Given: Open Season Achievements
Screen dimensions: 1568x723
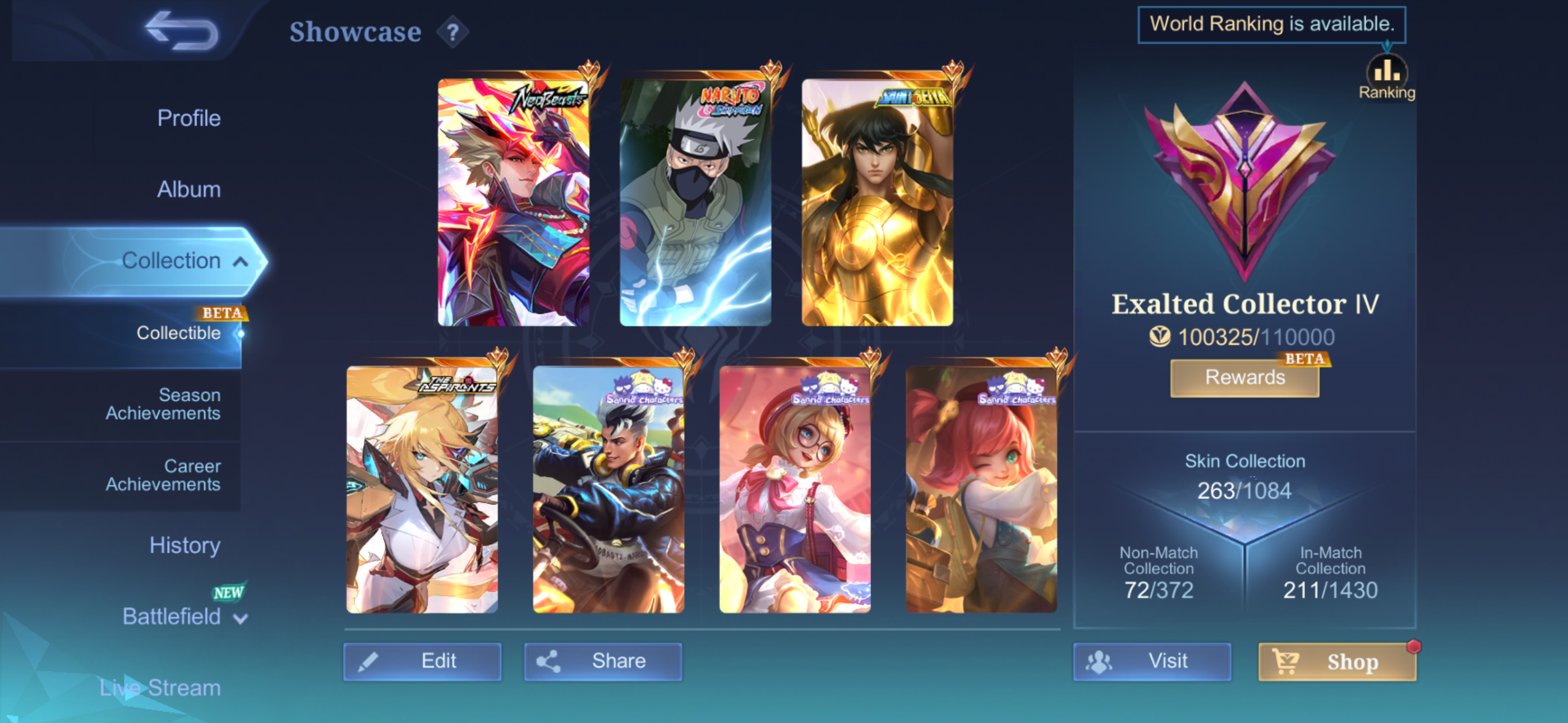Looking at the screenshot, I should (x=163, y=404).
